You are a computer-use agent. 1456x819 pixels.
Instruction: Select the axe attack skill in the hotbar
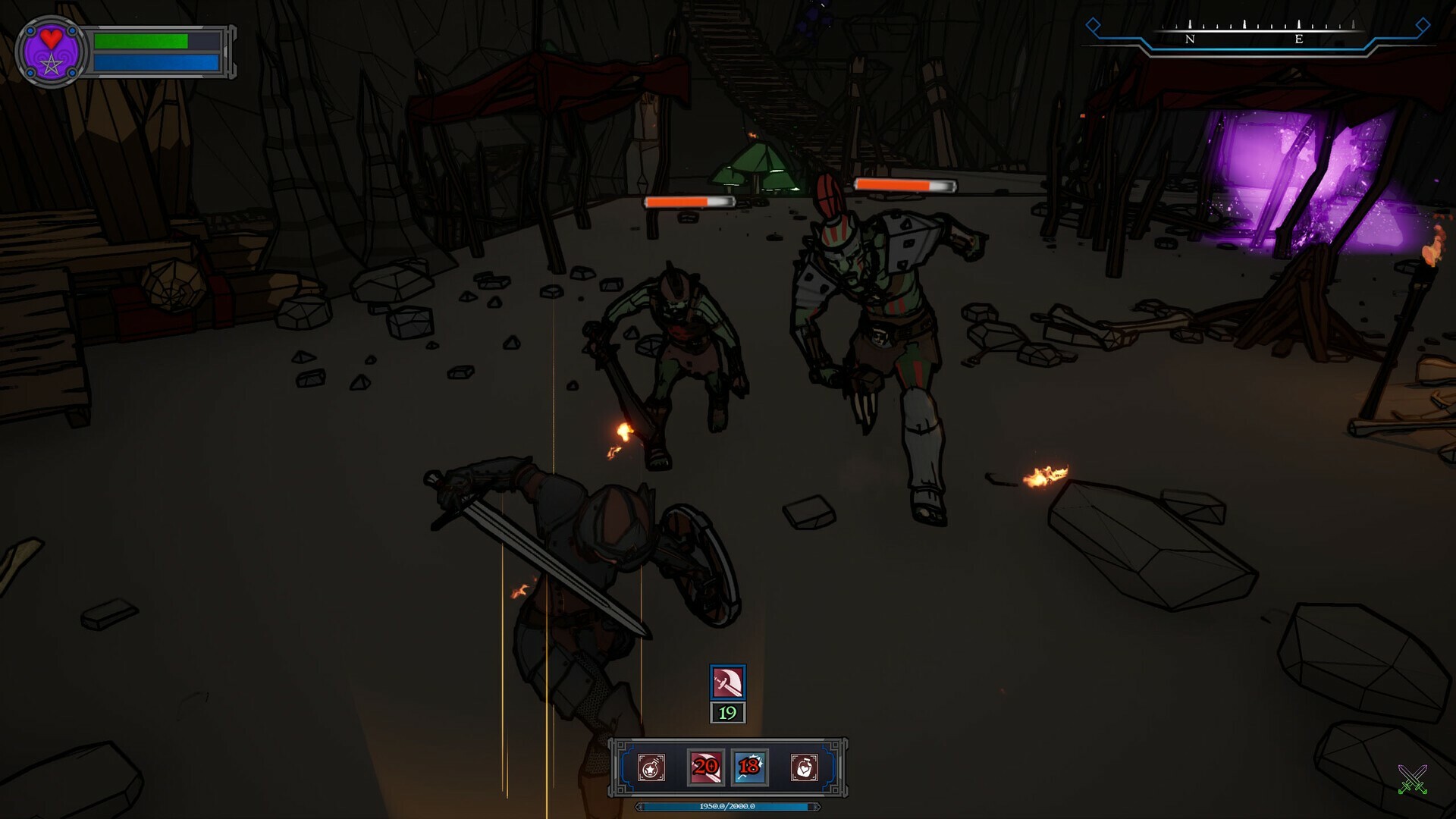click(x=705, y=768)
